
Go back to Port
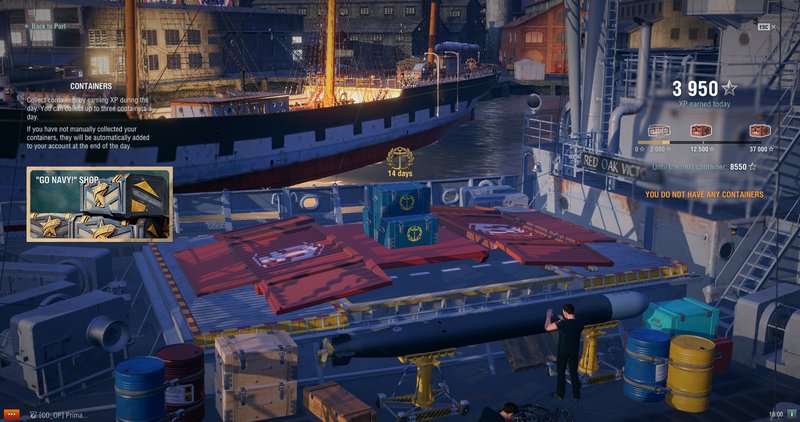tap(52, 26)
